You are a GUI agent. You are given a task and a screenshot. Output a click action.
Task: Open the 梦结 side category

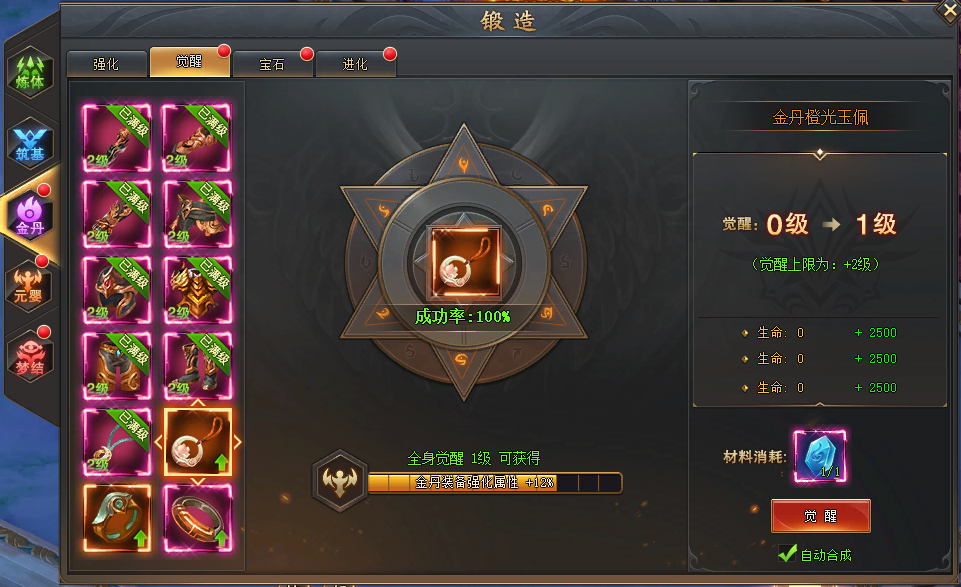(30, 351)
